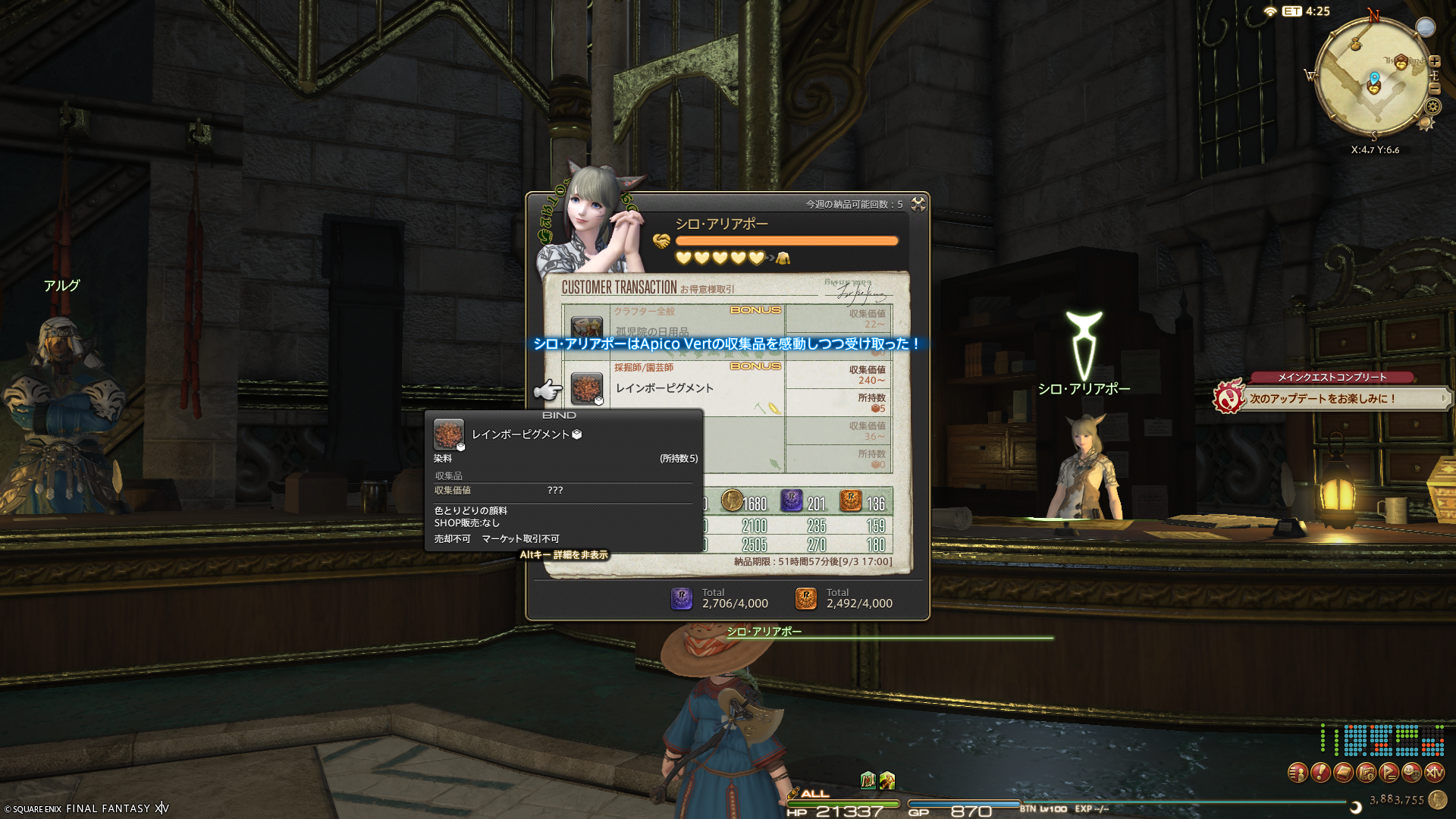Open the Logs book menu icon

point(1343,773)
